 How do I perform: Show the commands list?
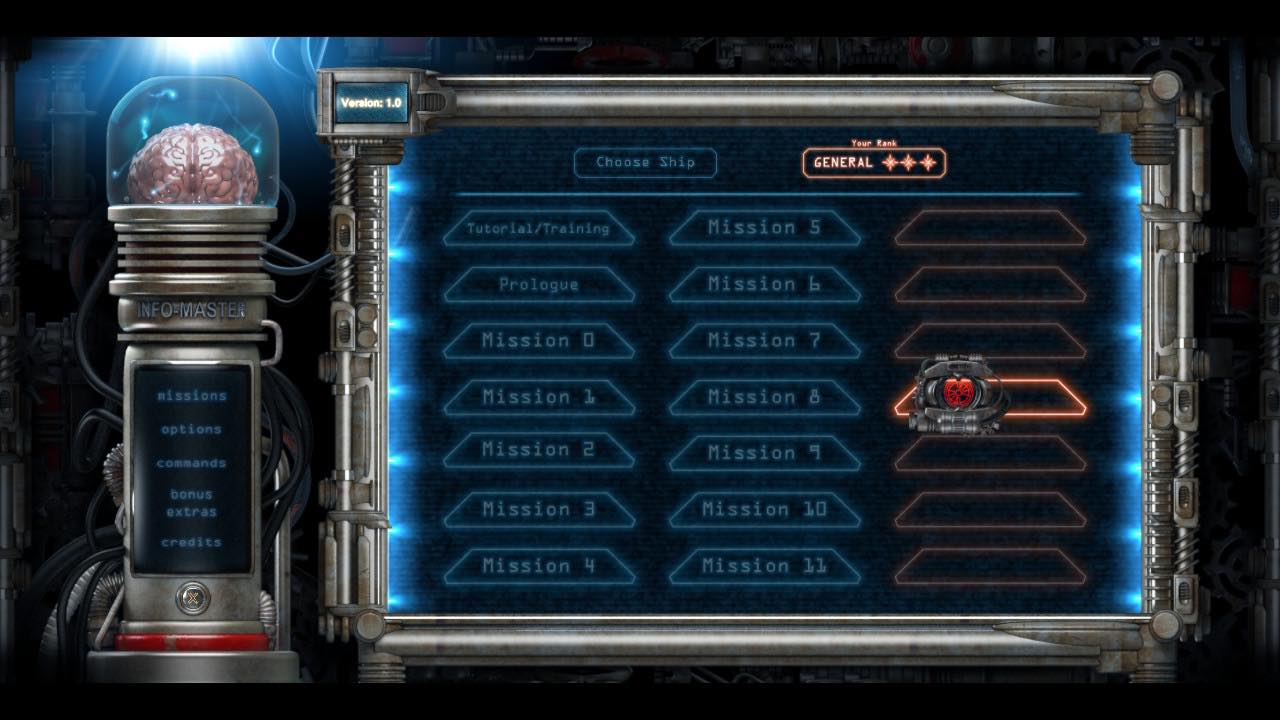click(x=191, y=463)
